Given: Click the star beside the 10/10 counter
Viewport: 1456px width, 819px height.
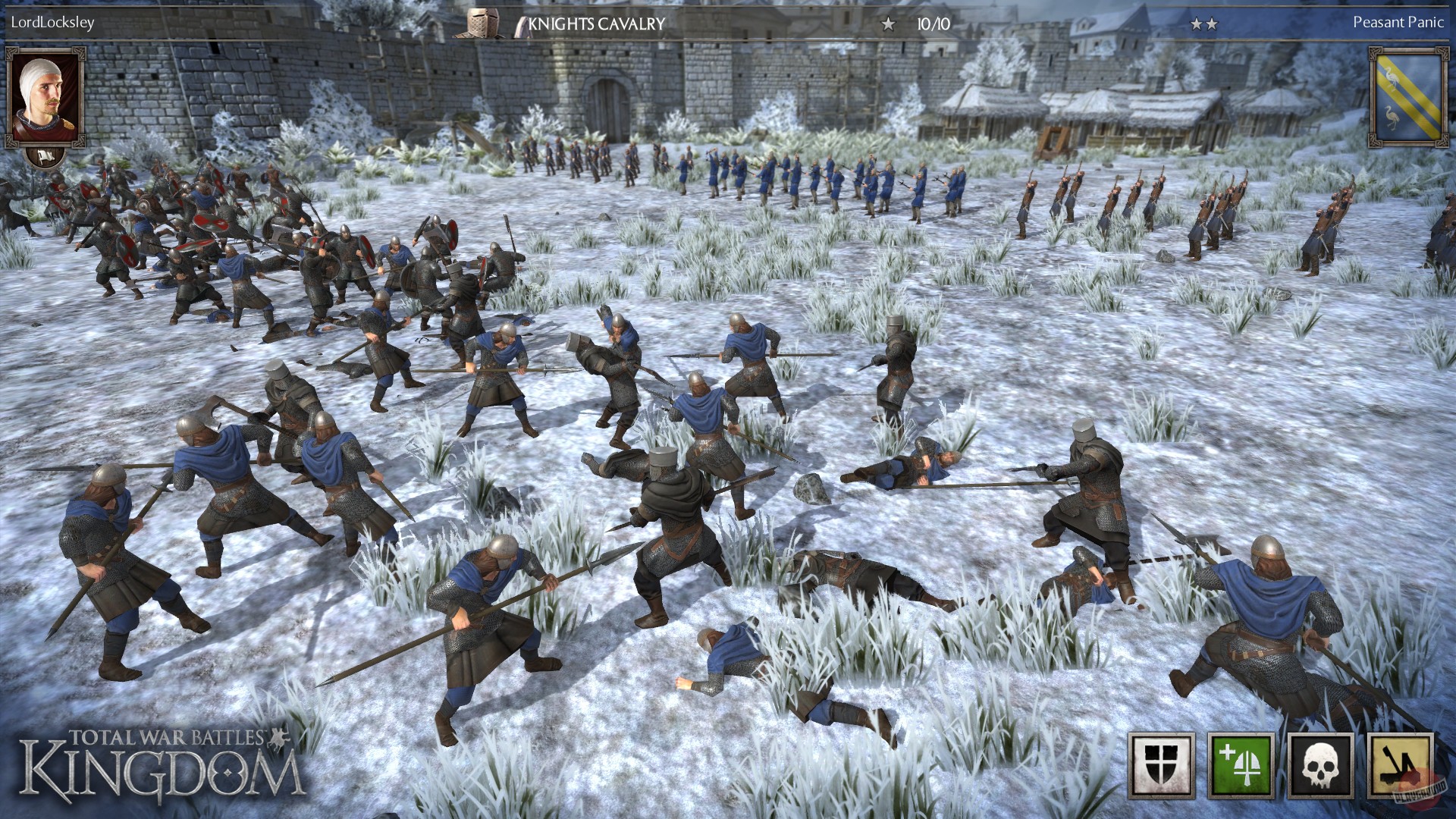Looking at the screenshot, I should (x=887, y=22).
